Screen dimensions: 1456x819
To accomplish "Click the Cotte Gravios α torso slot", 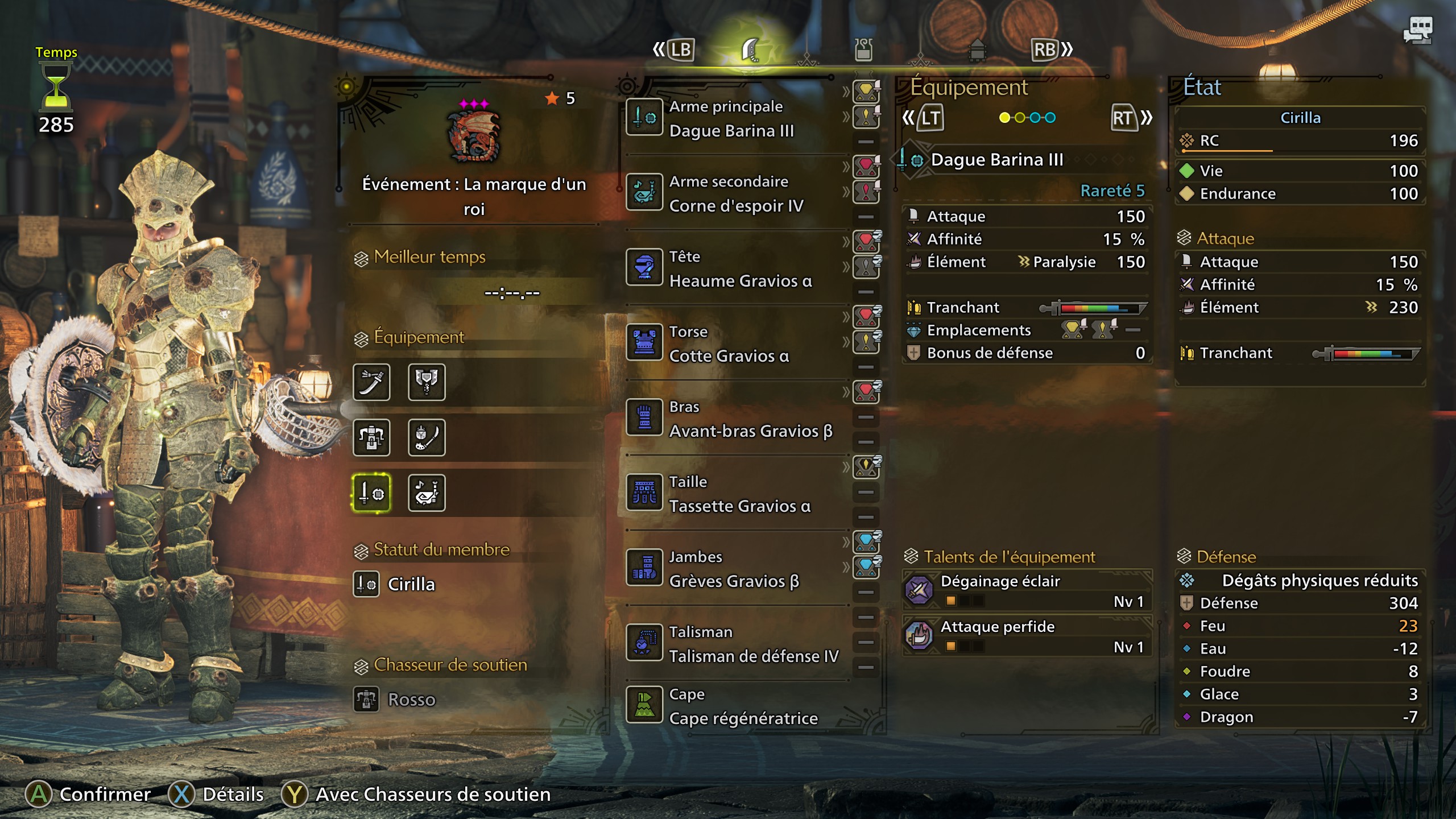I will (734, 343).
